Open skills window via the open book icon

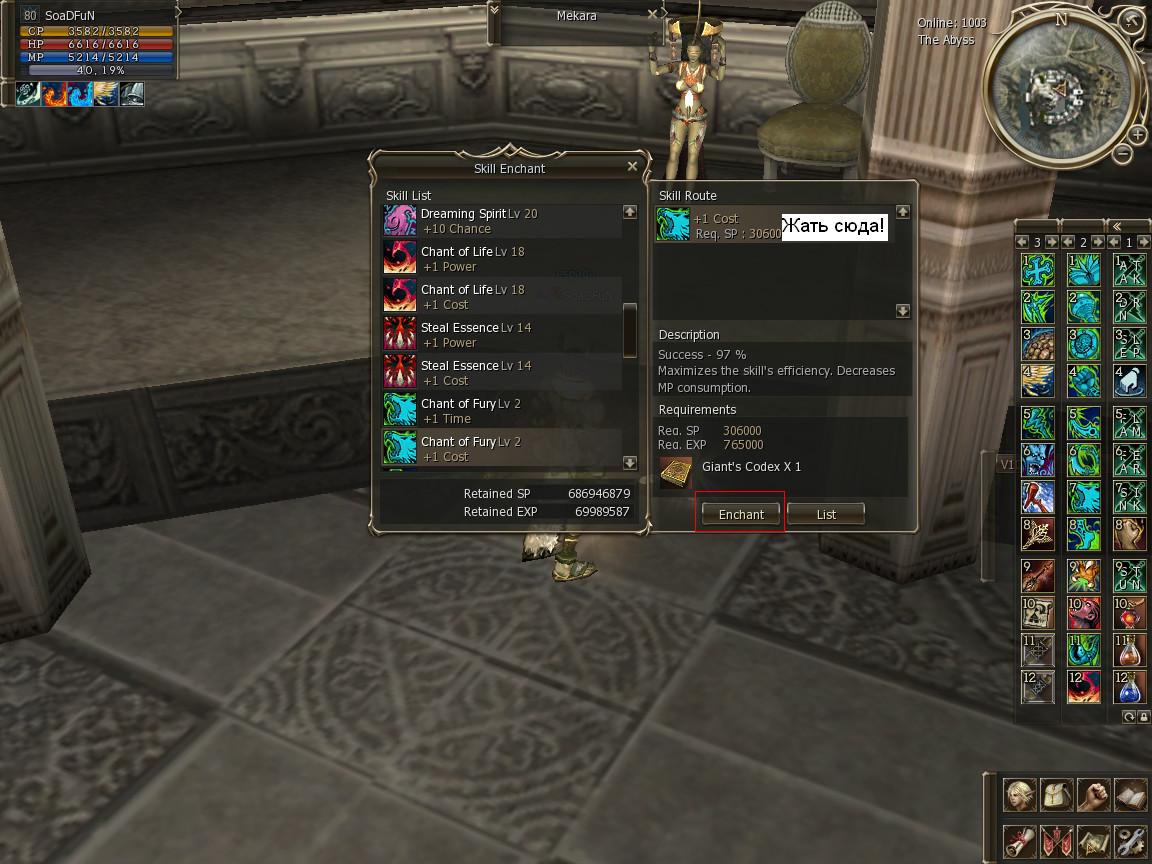click(x=1130, y=796)
